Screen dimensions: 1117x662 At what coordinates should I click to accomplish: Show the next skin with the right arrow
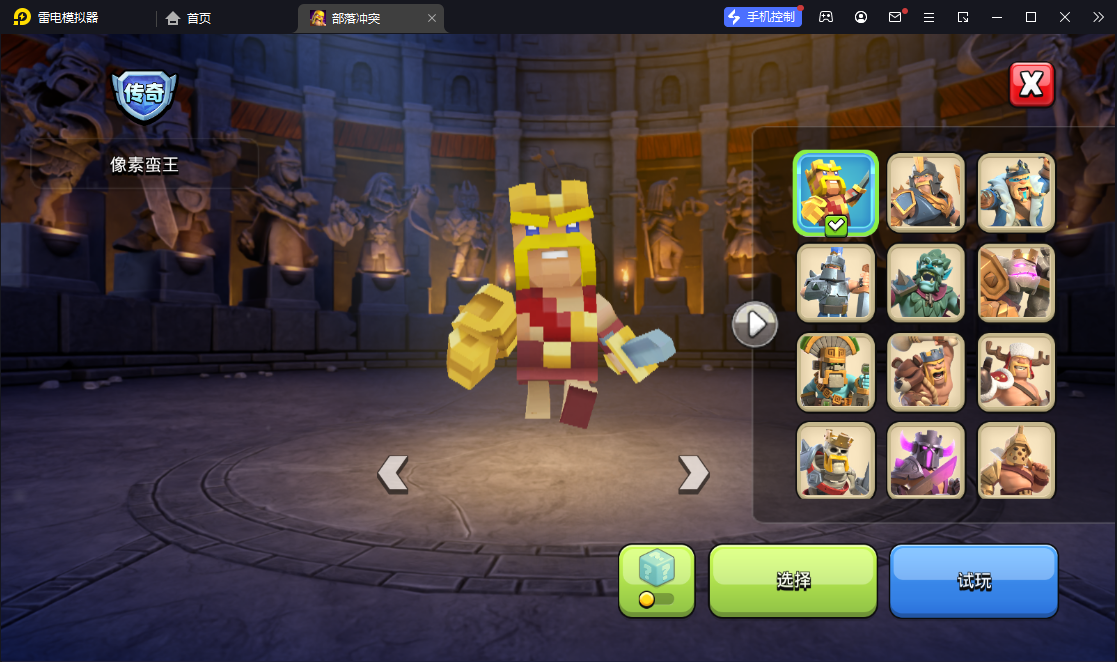coord(693,473)
